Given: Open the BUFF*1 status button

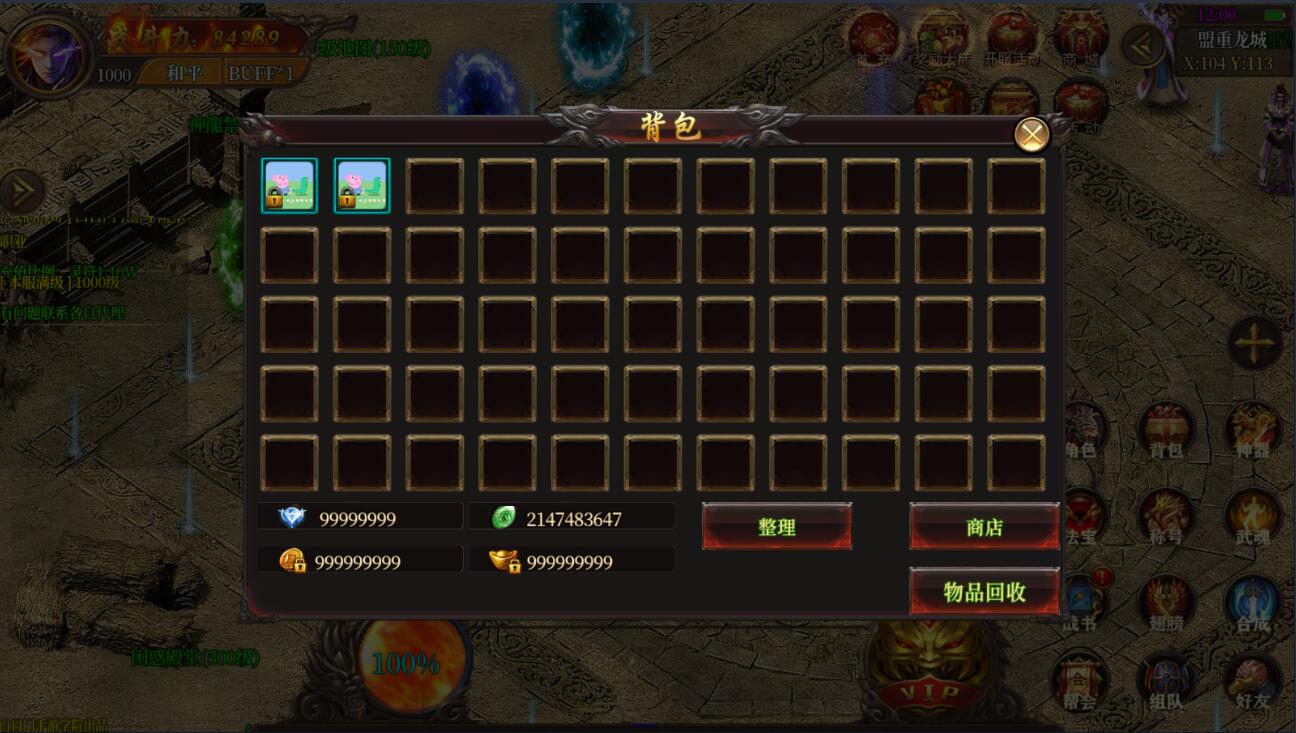Looking at the screenshot, I should pos(264,73).
